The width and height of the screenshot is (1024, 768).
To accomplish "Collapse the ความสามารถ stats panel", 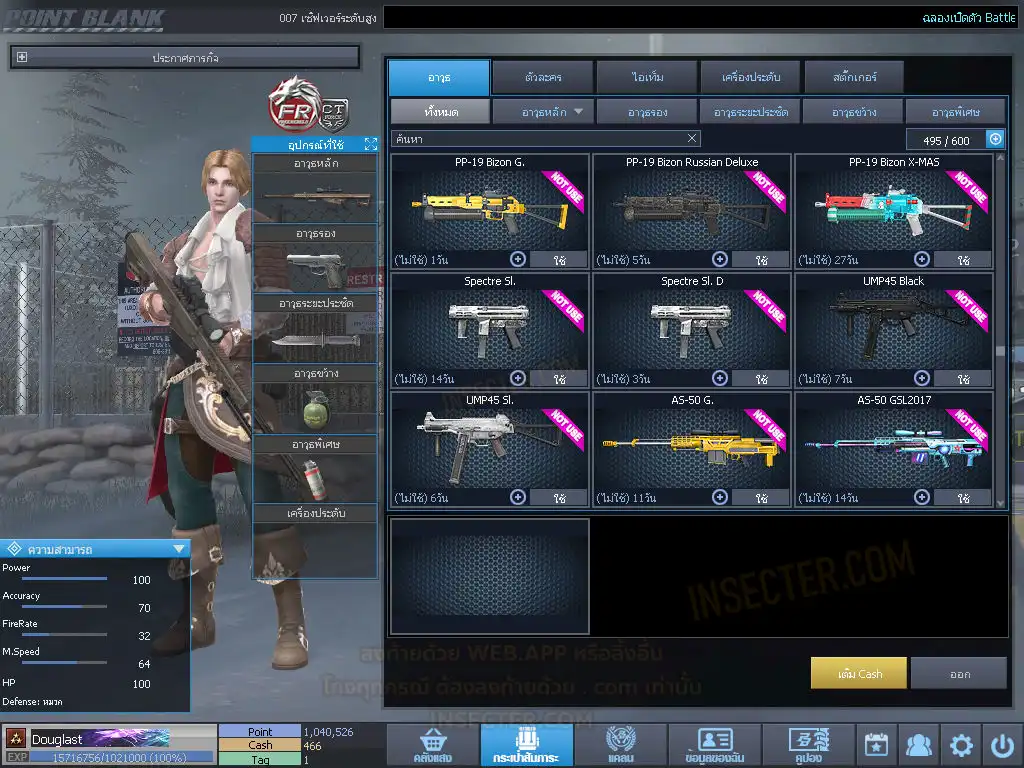I will 179,548.
